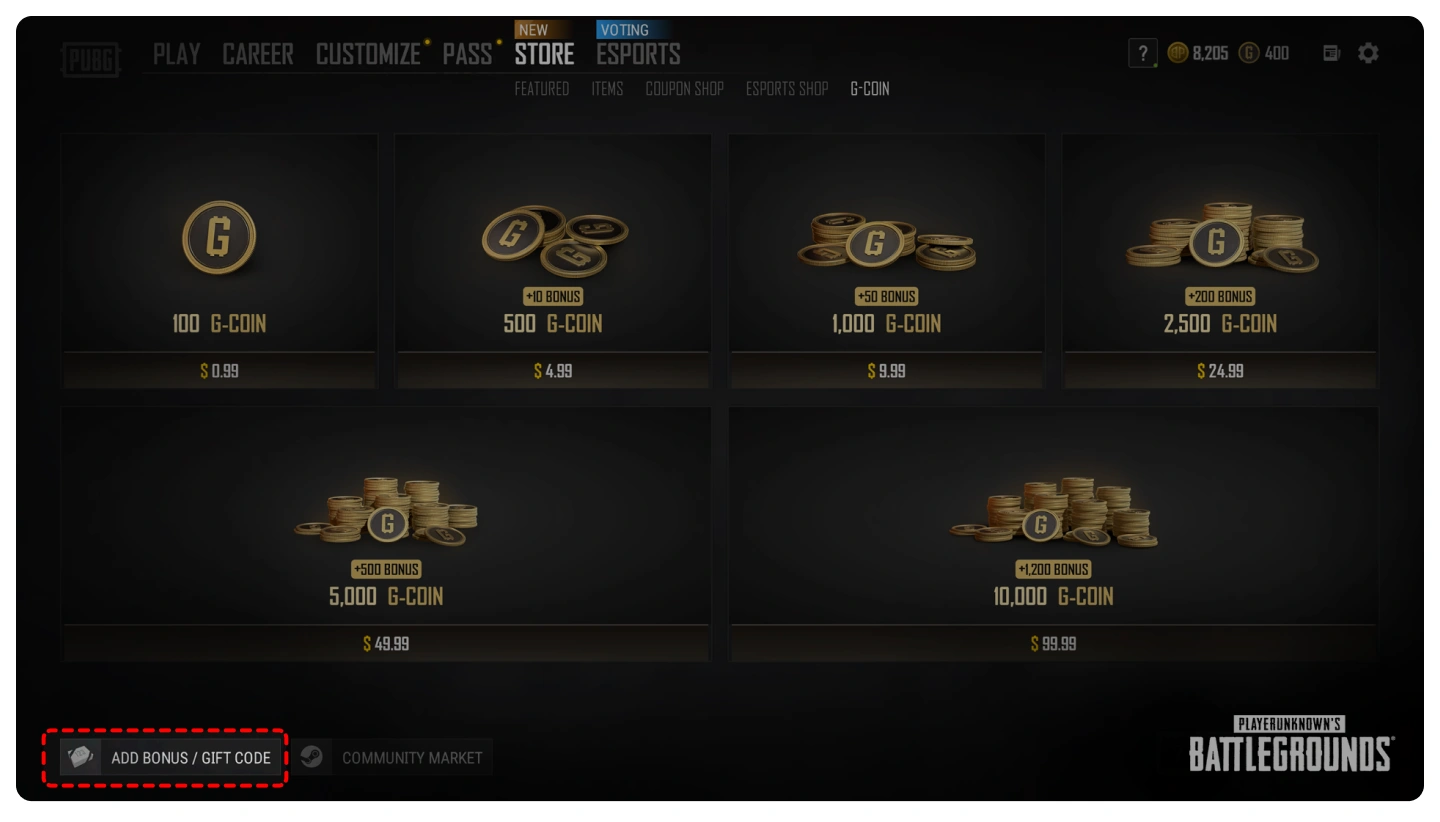Image resolution: width=1440 pixels, height=822 pixels.
Task: Switch to the Pass section
Action: [467, 54]
